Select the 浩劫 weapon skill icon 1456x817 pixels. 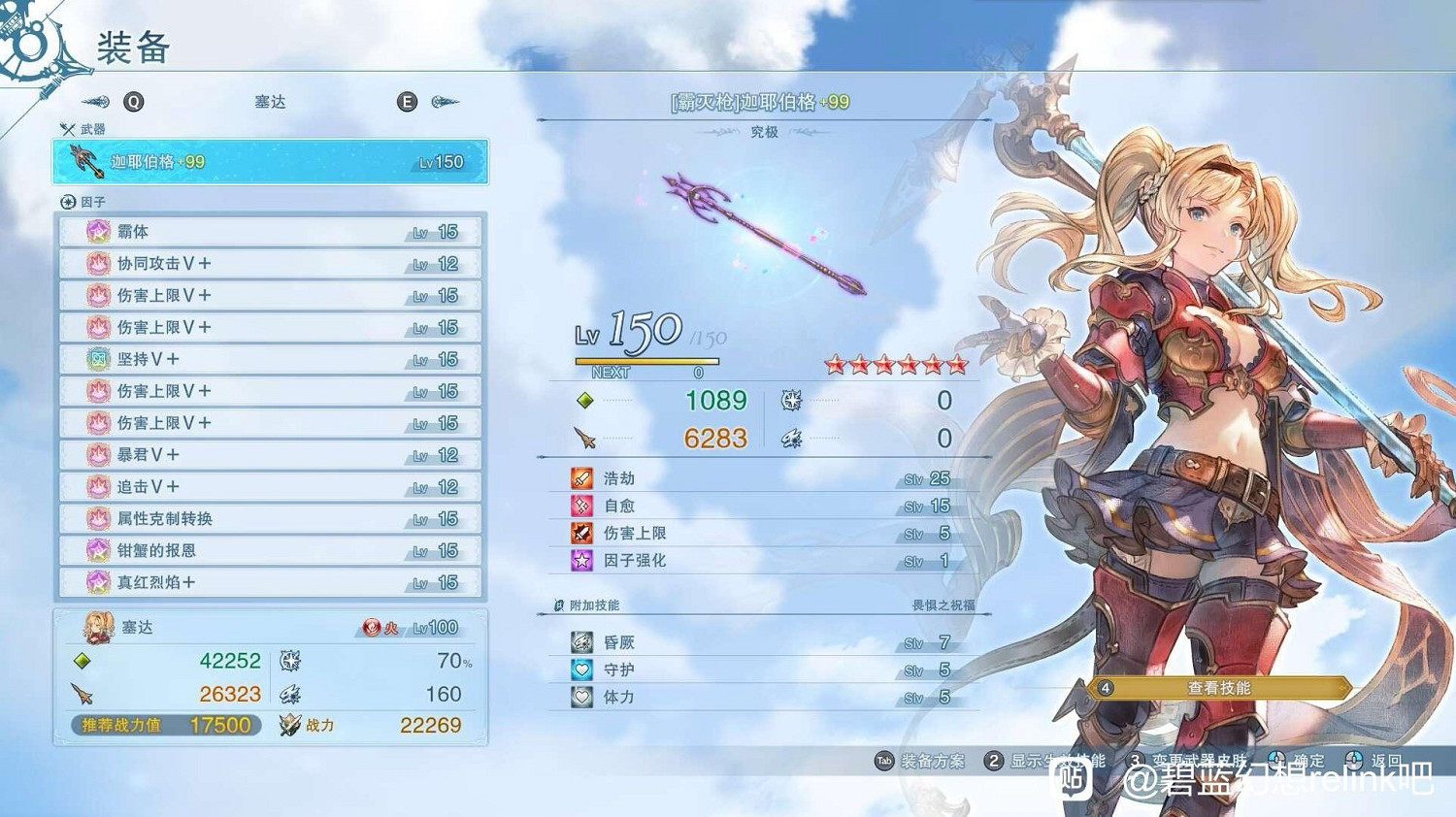point(582,477)
